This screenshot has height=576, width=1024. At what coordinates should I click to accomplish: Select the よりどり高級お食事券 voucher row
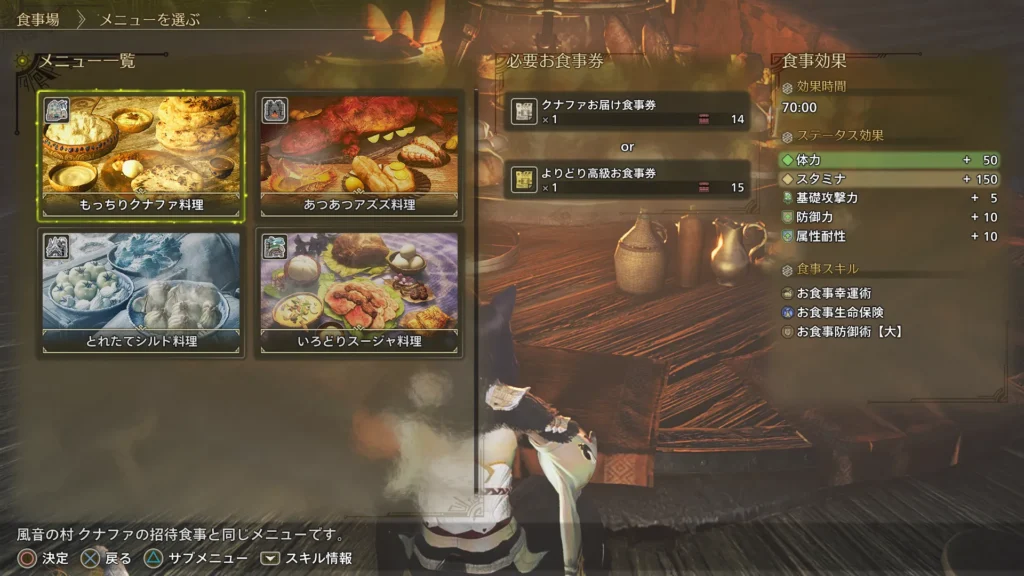point(627,180)
